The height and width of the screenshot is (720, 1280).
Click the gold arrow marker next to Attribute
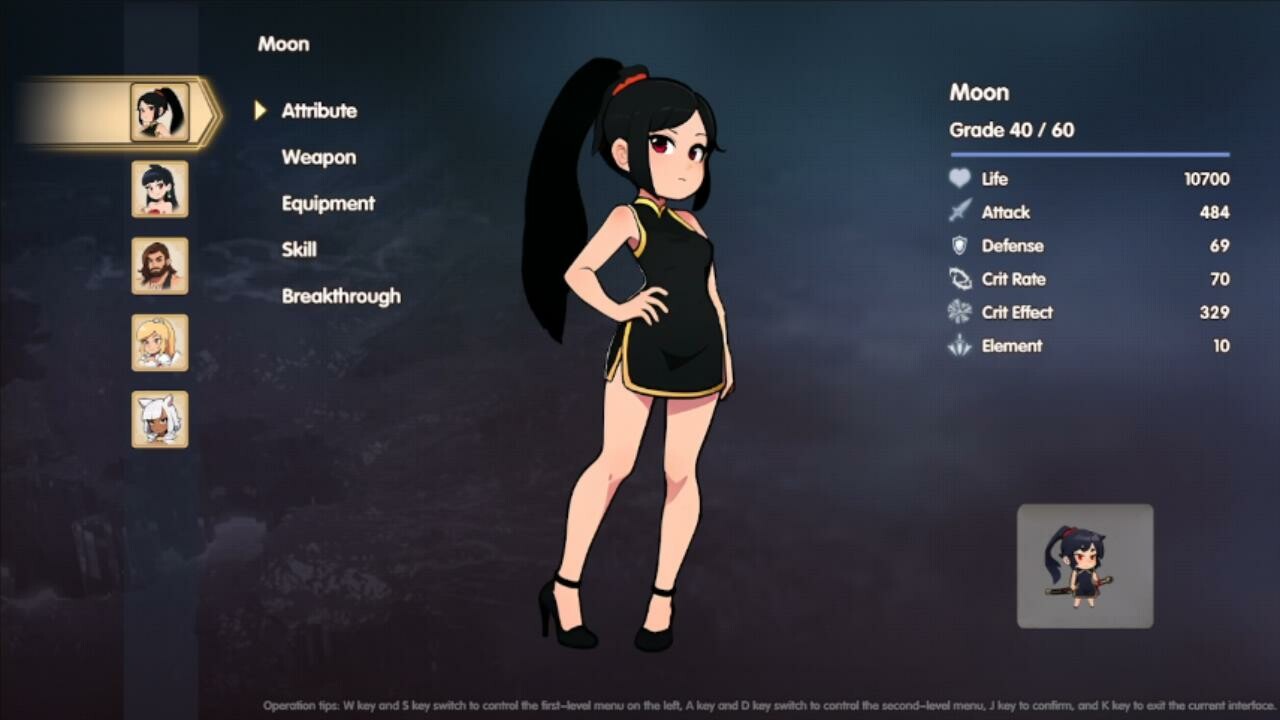pyautogui.click(x=261, y=111)
